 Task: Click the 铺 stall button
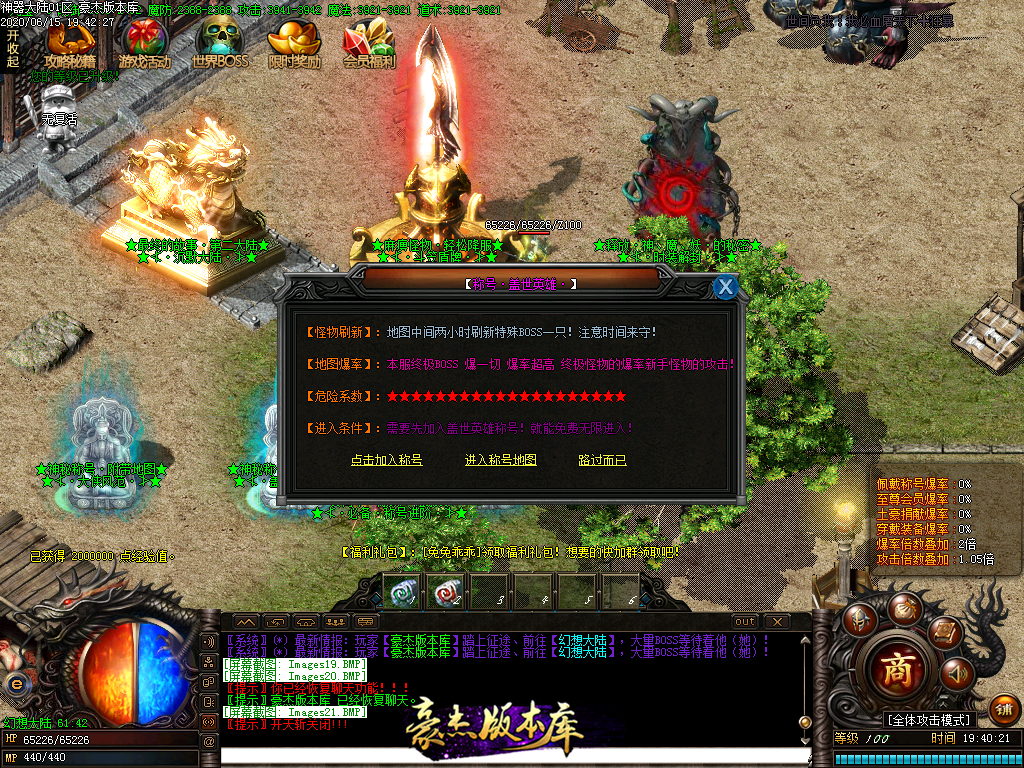(1004, 709)
